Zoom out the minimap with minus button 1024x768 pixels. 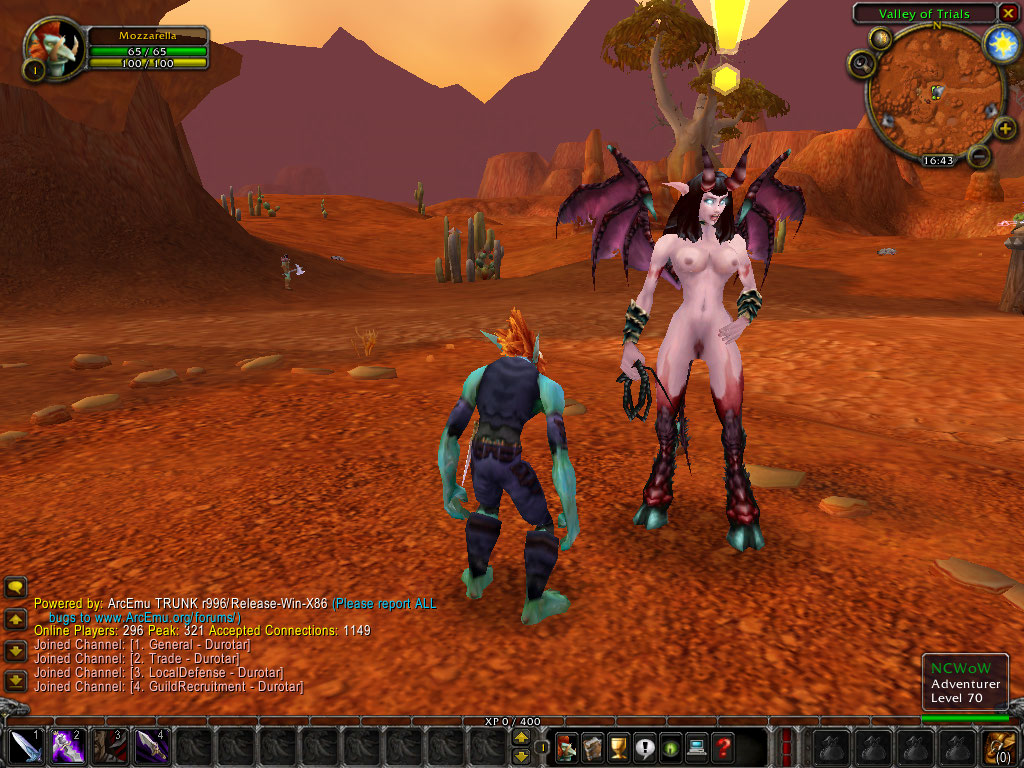click(x=979, y=155)
